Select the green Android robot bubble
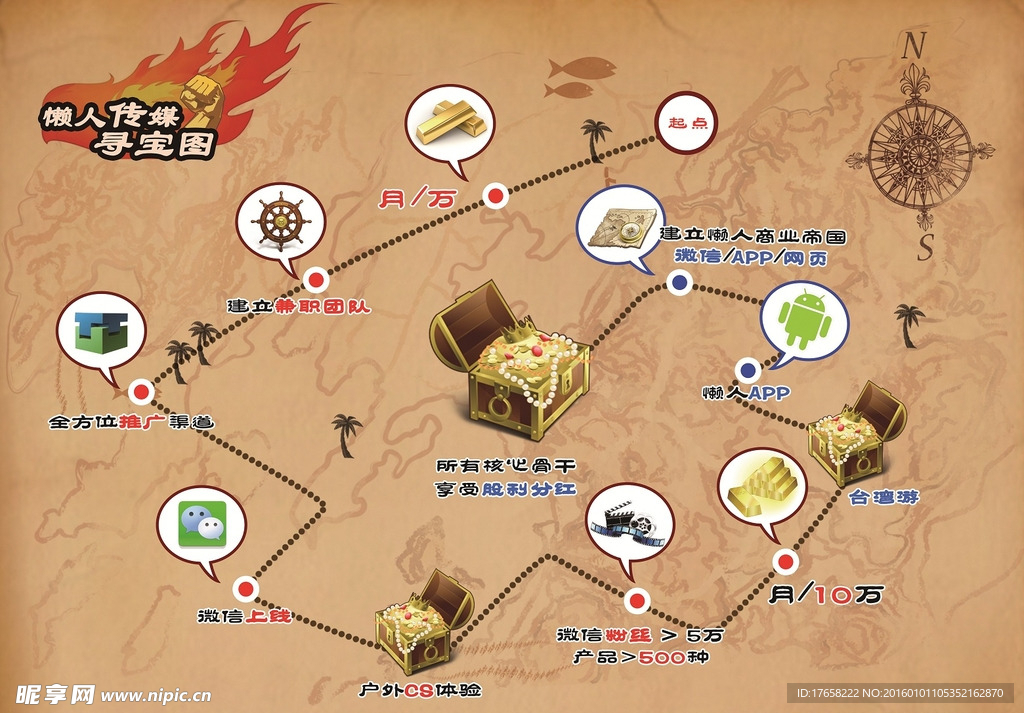Screen dimensions: 1024x713 (x=804, y=320)
